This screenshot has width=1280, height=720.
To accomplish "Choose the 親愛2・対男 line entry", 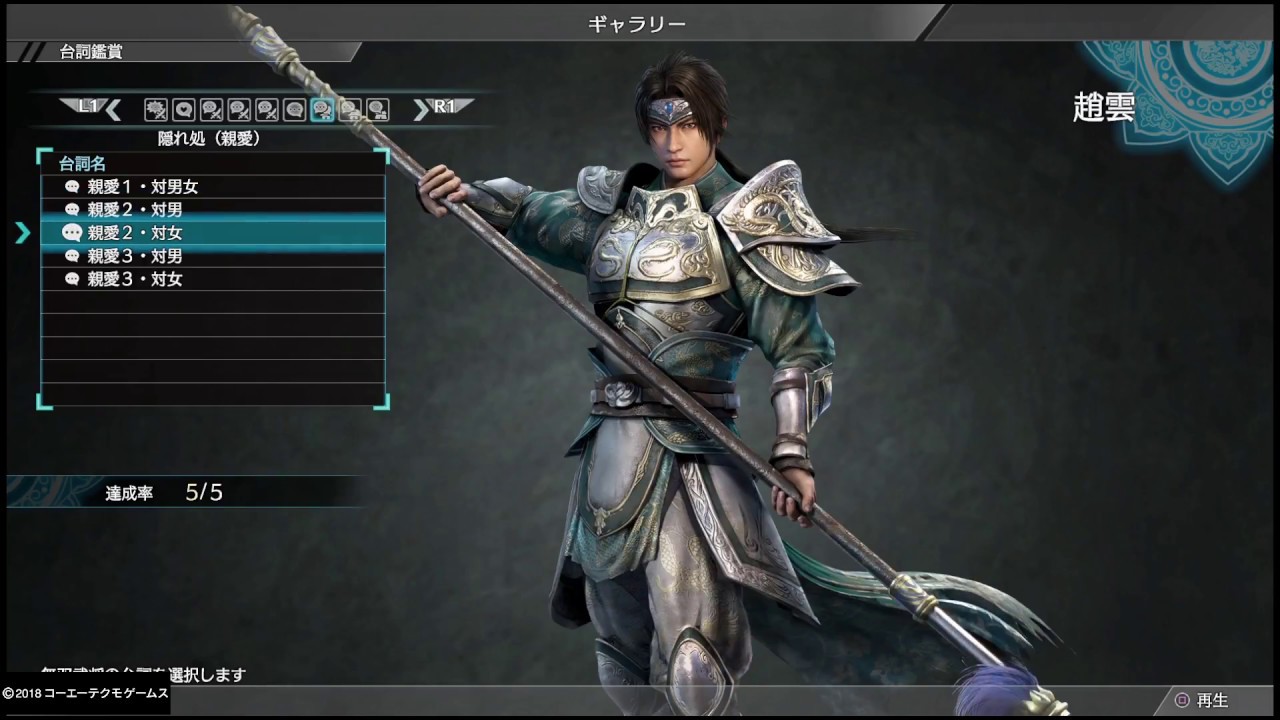I will click(x=212, y=210).
